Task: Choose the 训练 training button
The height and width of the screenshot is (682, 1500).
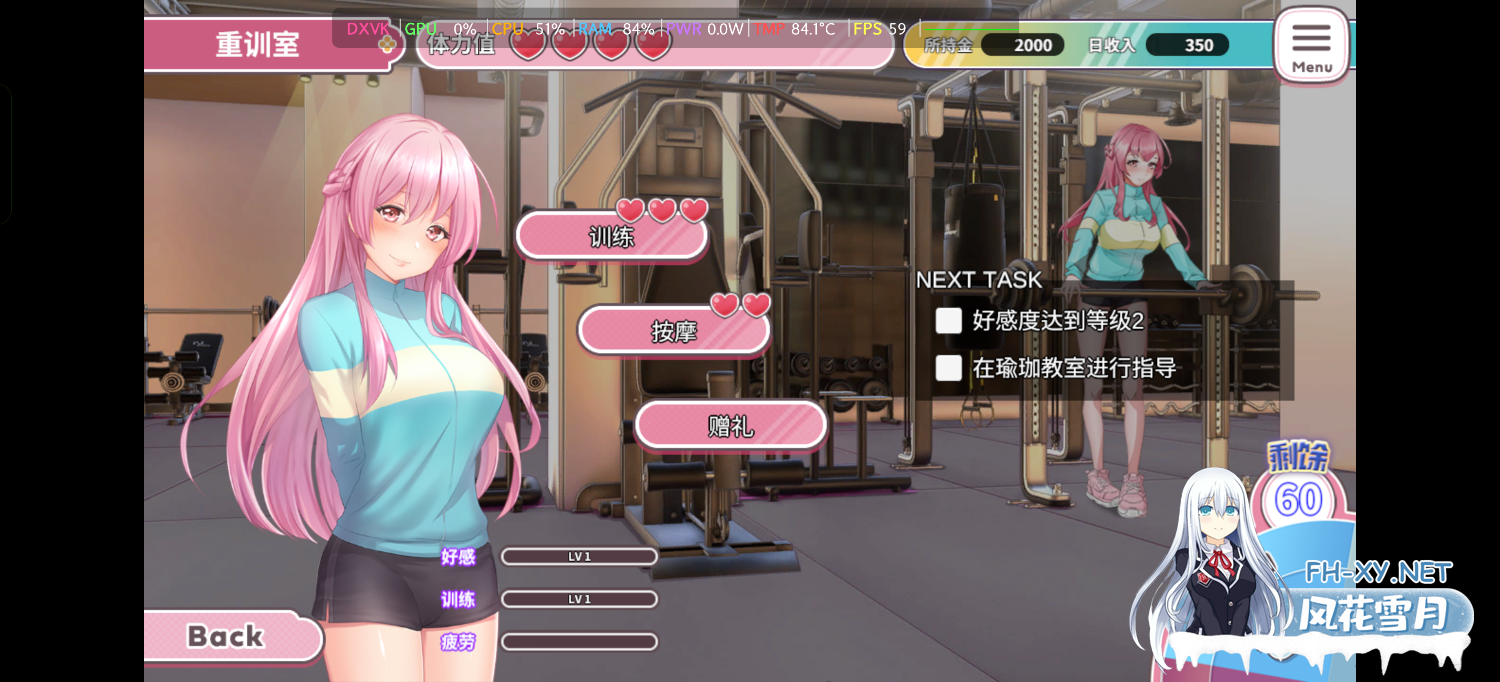Action: pos(611,237)
